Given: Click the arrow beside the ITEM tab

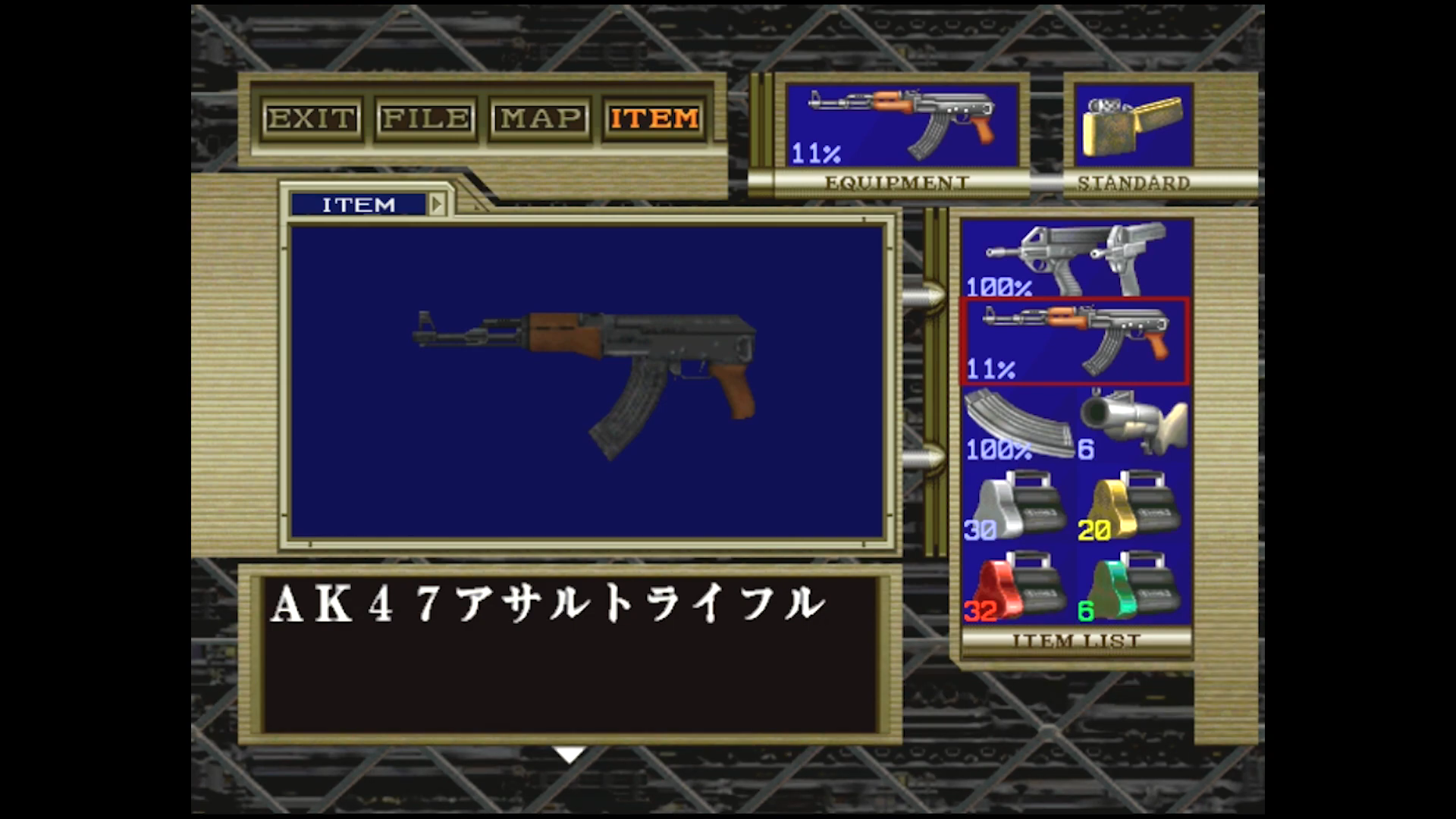Looking at the screenshot, I should click(437, 205).
